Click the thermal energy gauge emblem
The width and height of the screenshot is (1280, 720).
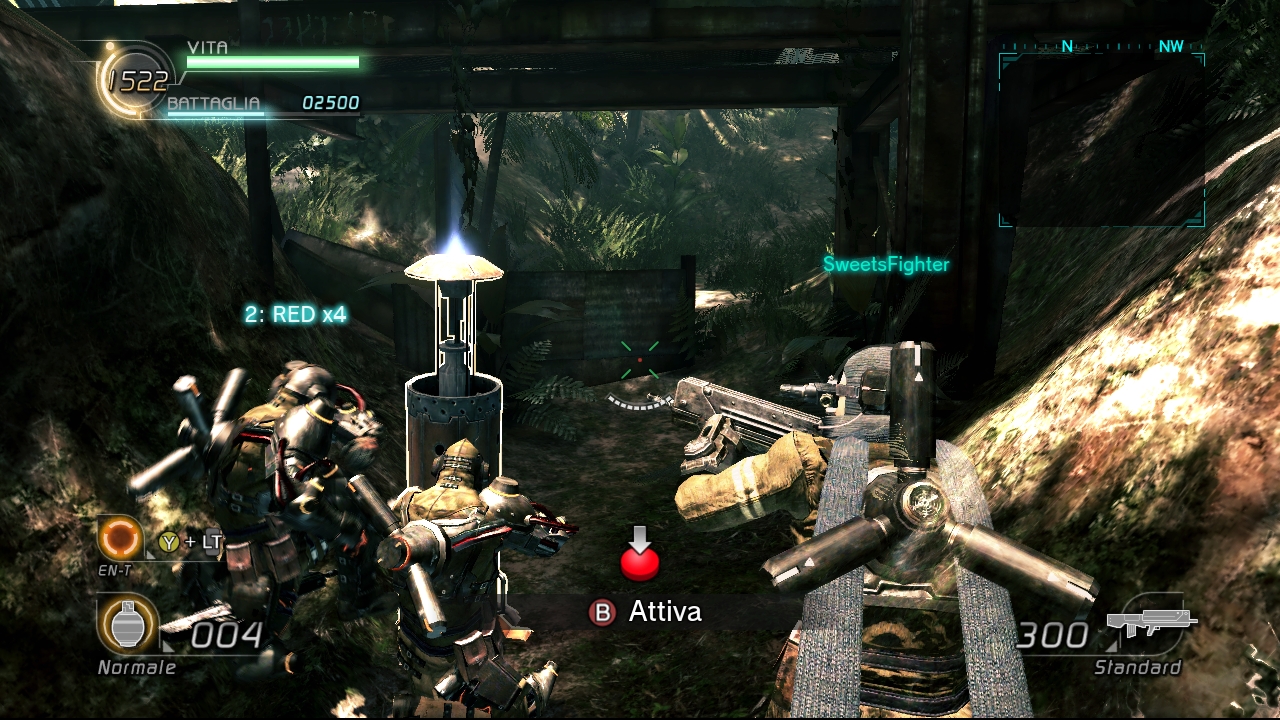(135, 82)
